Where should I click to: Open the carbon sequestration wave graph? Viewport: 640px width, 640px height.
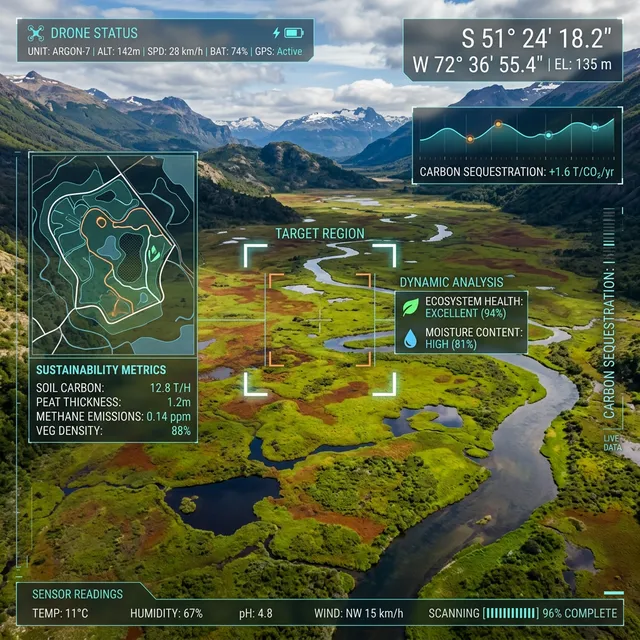[x=517, y=135]
